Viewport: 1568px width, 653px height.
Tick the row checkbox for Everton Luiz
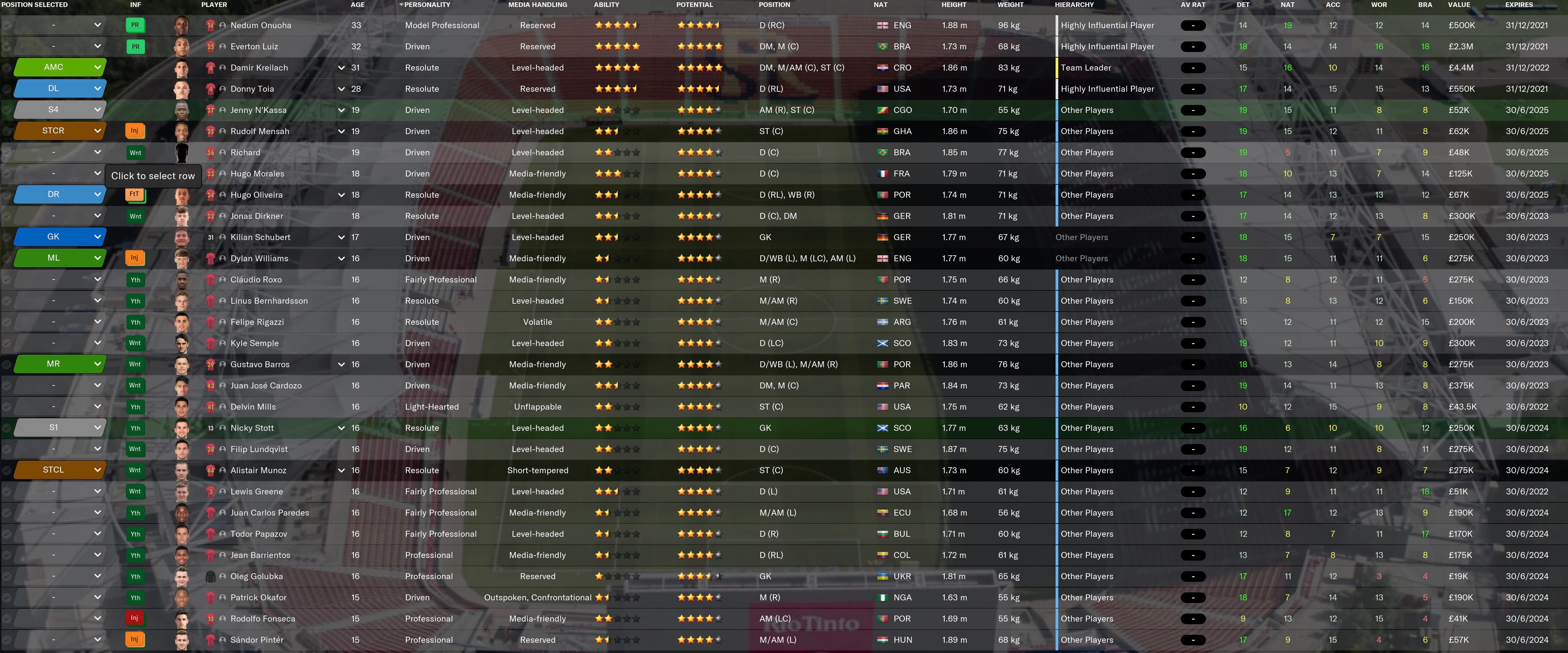click(x=7, y=46)
